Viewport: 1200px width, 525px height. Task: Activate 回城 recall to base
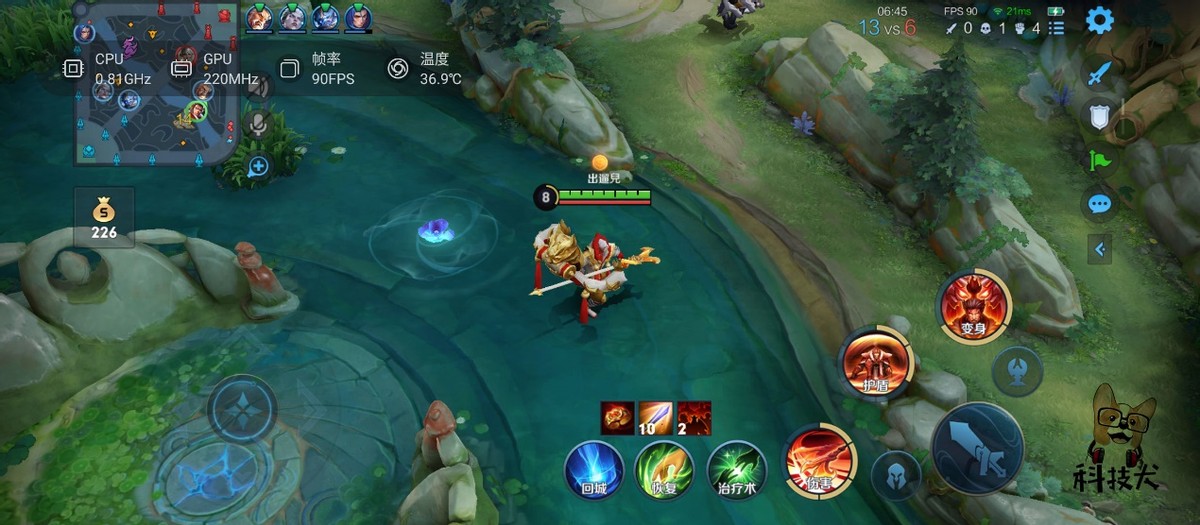coord(594,469)
